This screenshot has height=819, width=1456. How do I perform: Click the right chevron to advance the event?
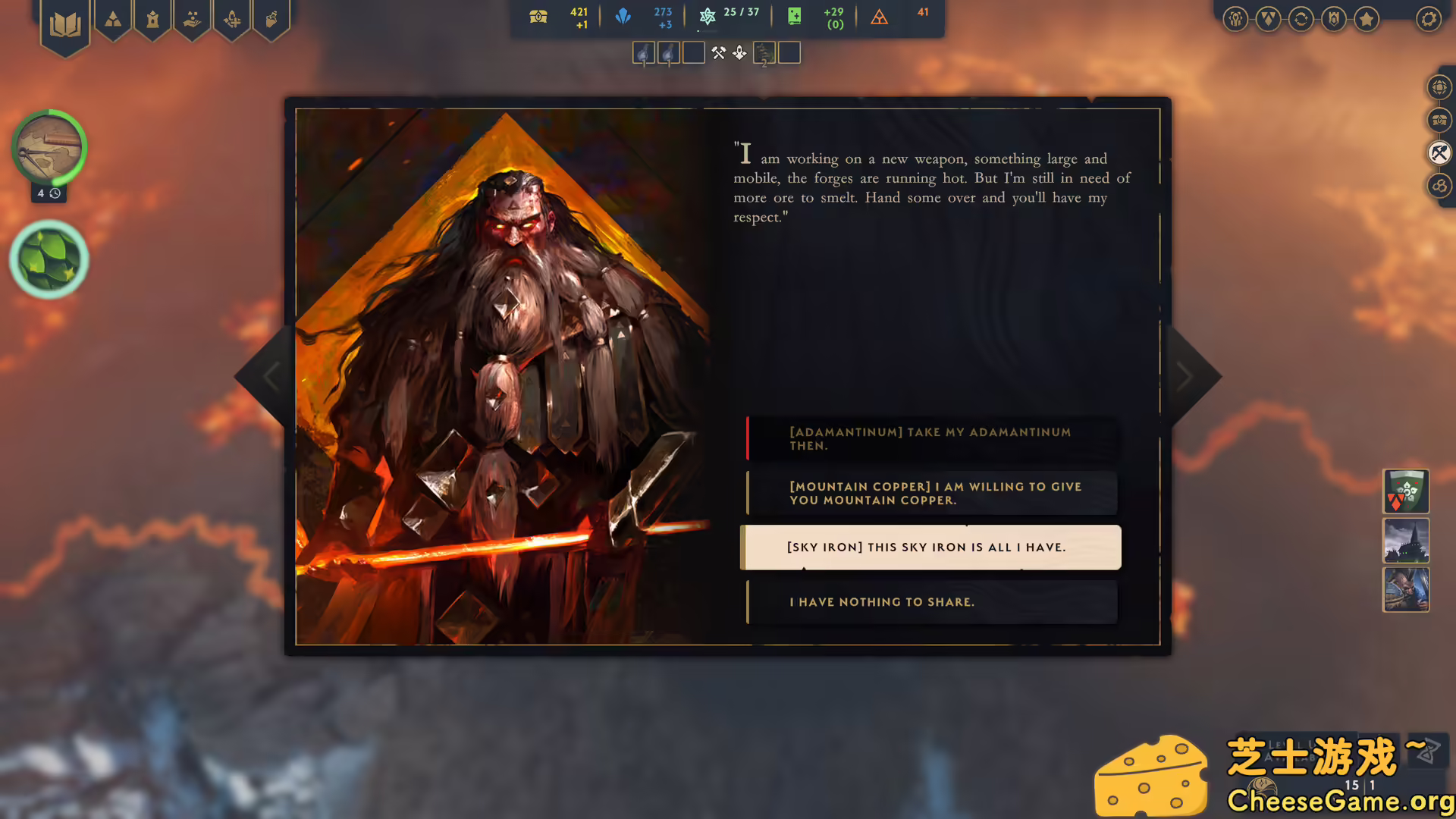[1185, 376]
